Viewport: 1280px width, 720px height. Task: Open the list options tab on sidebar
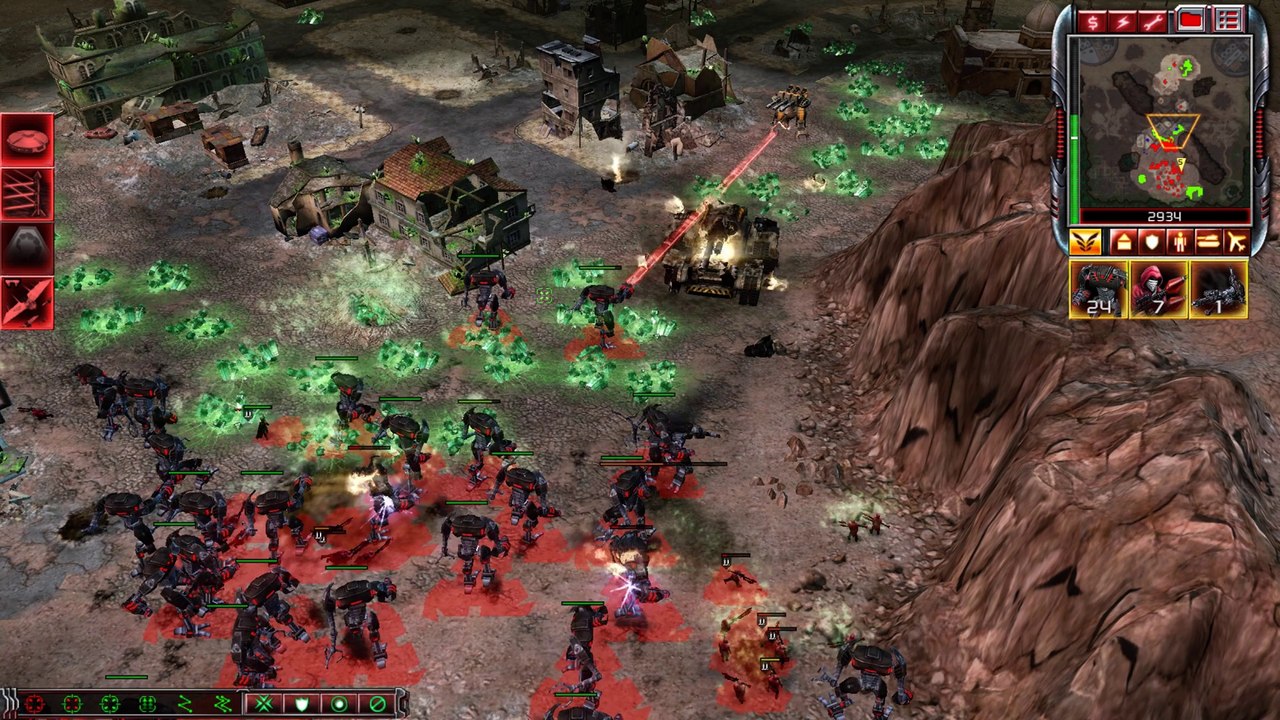click(1227, 20)
